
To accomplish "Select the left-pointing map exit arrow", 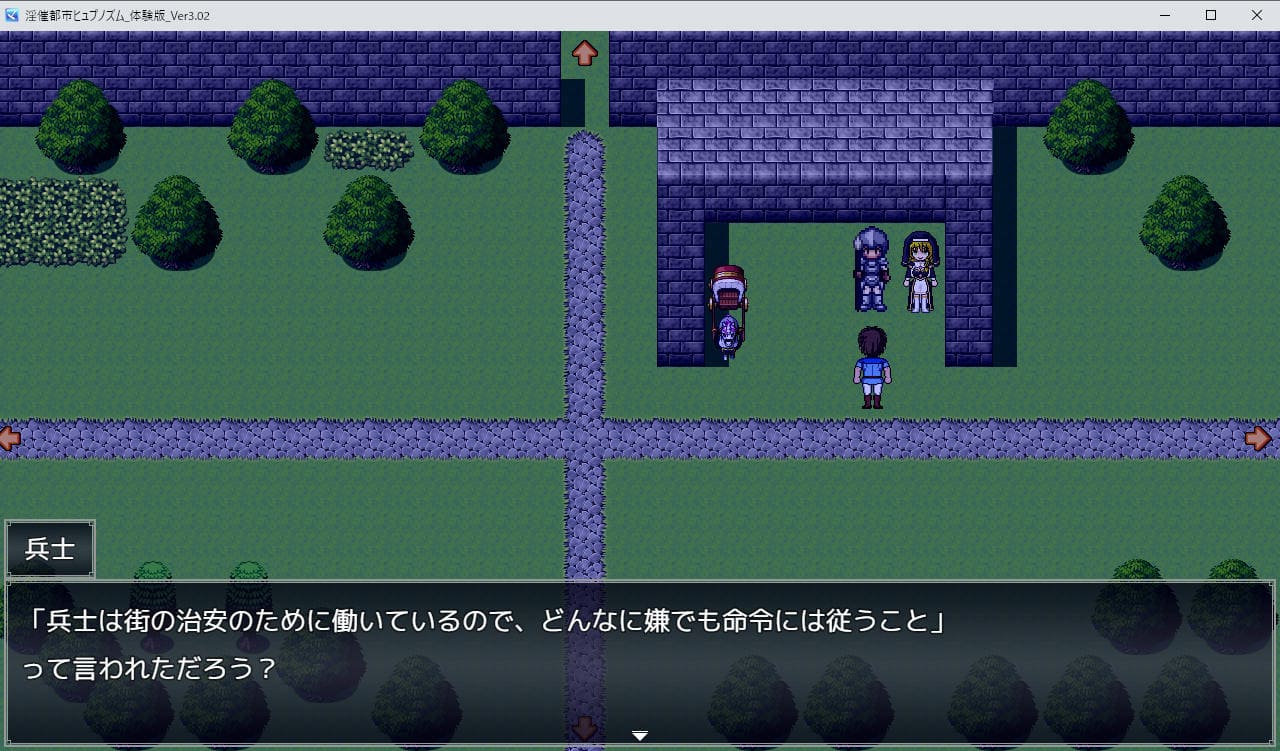I will (x=10, y=438).
